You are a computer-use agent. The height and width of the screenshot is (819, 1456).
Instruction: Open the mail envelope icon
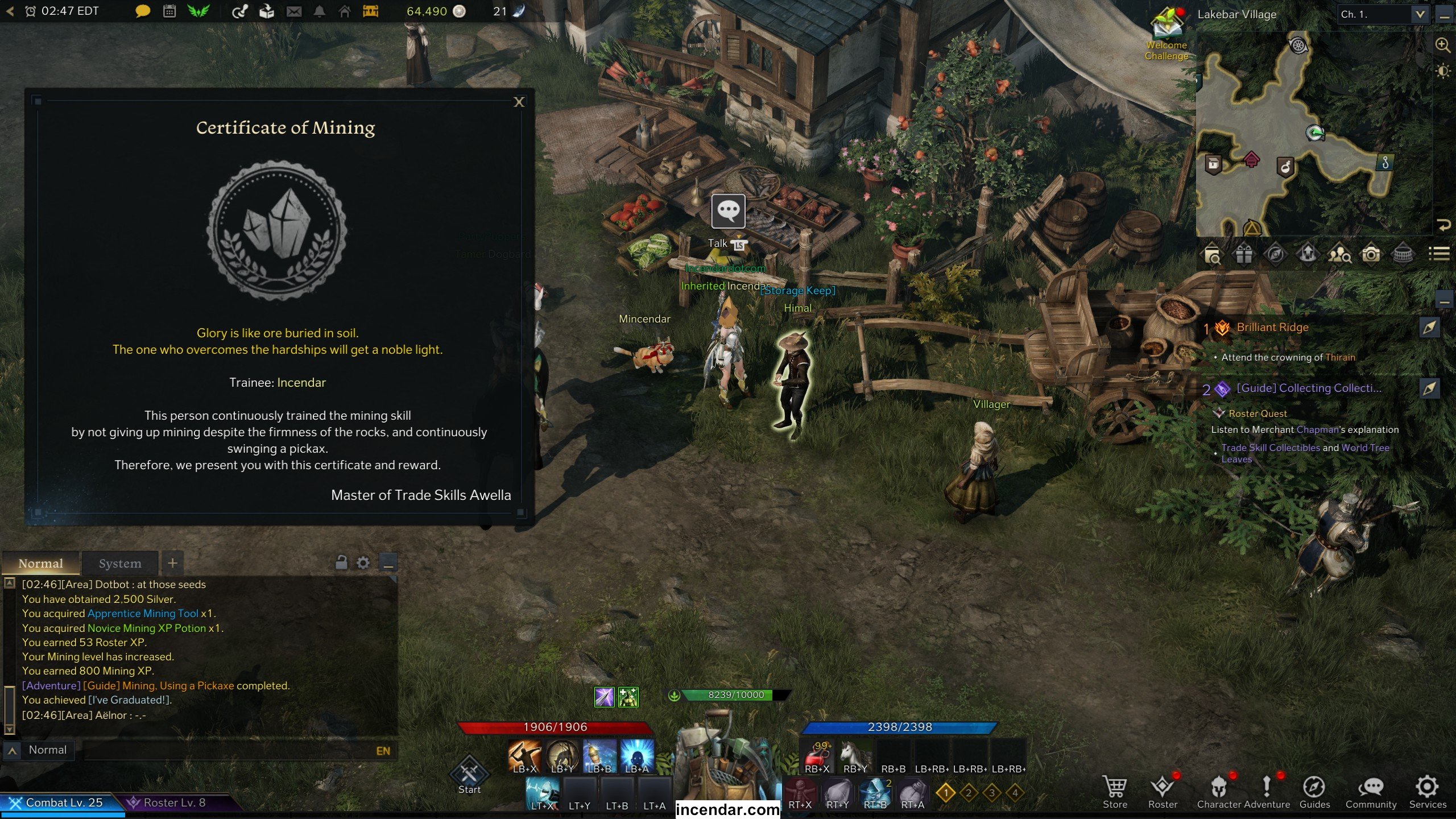point(294,11)
